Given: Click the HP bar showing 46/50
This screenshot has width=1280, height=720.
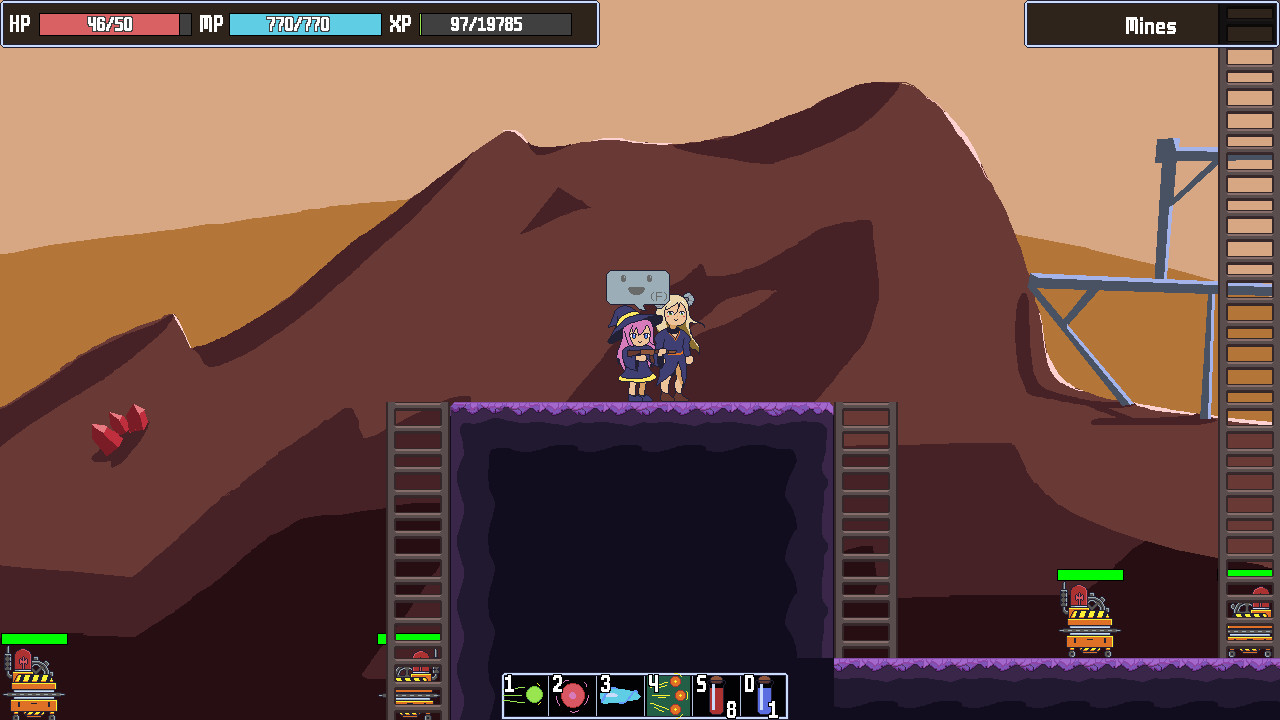Looking at the screenshot, I should point(110,24).
